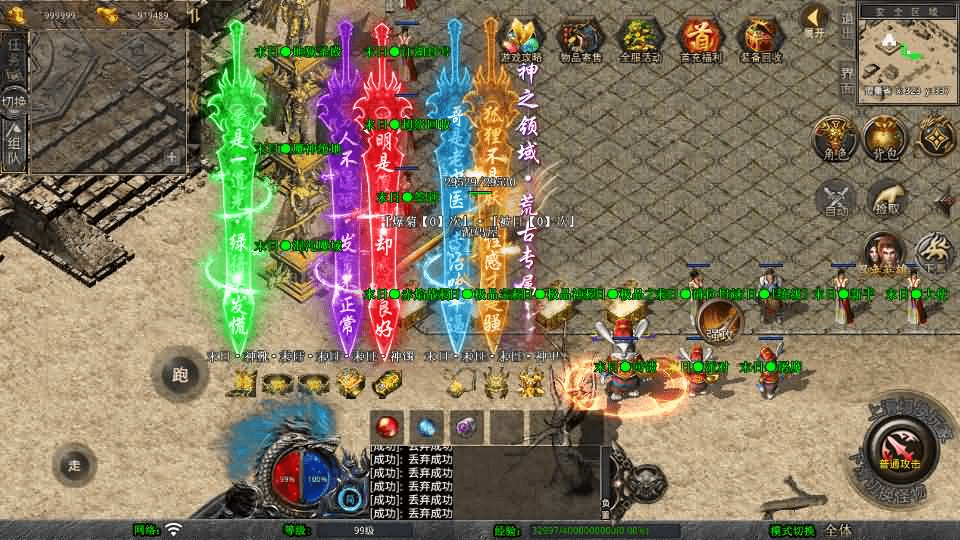The height and width of the screenshot is (540, 960).
Task: Toggle 自动 auto-combat with crossed swords
Action: [835, 198]
